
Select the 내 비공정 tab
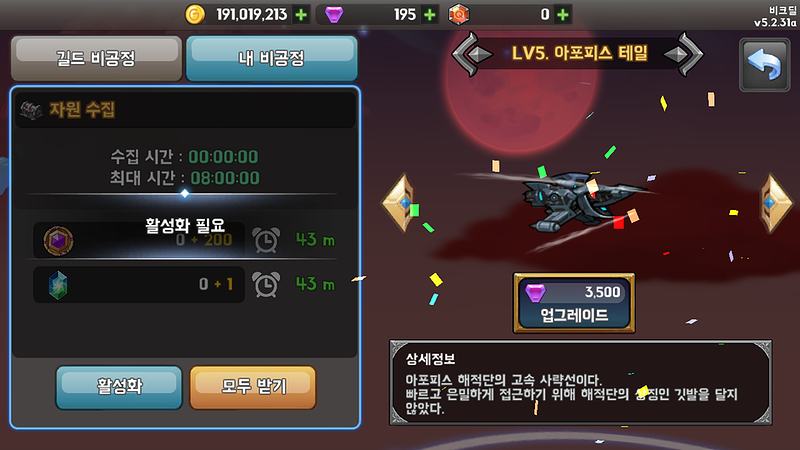pyautogui.click(x=271, y=58)
